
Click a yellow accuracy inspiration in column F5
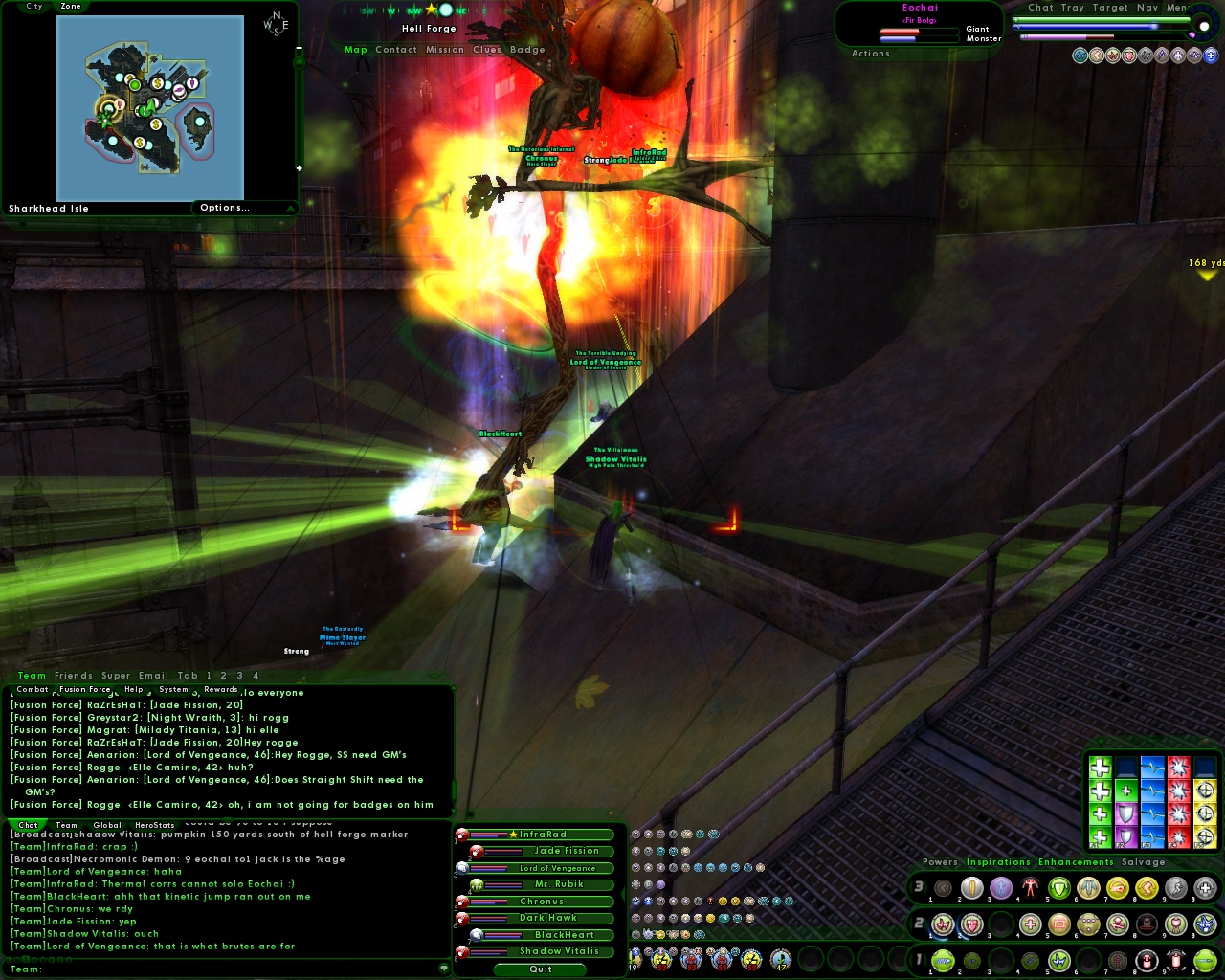click(1204, 813)
